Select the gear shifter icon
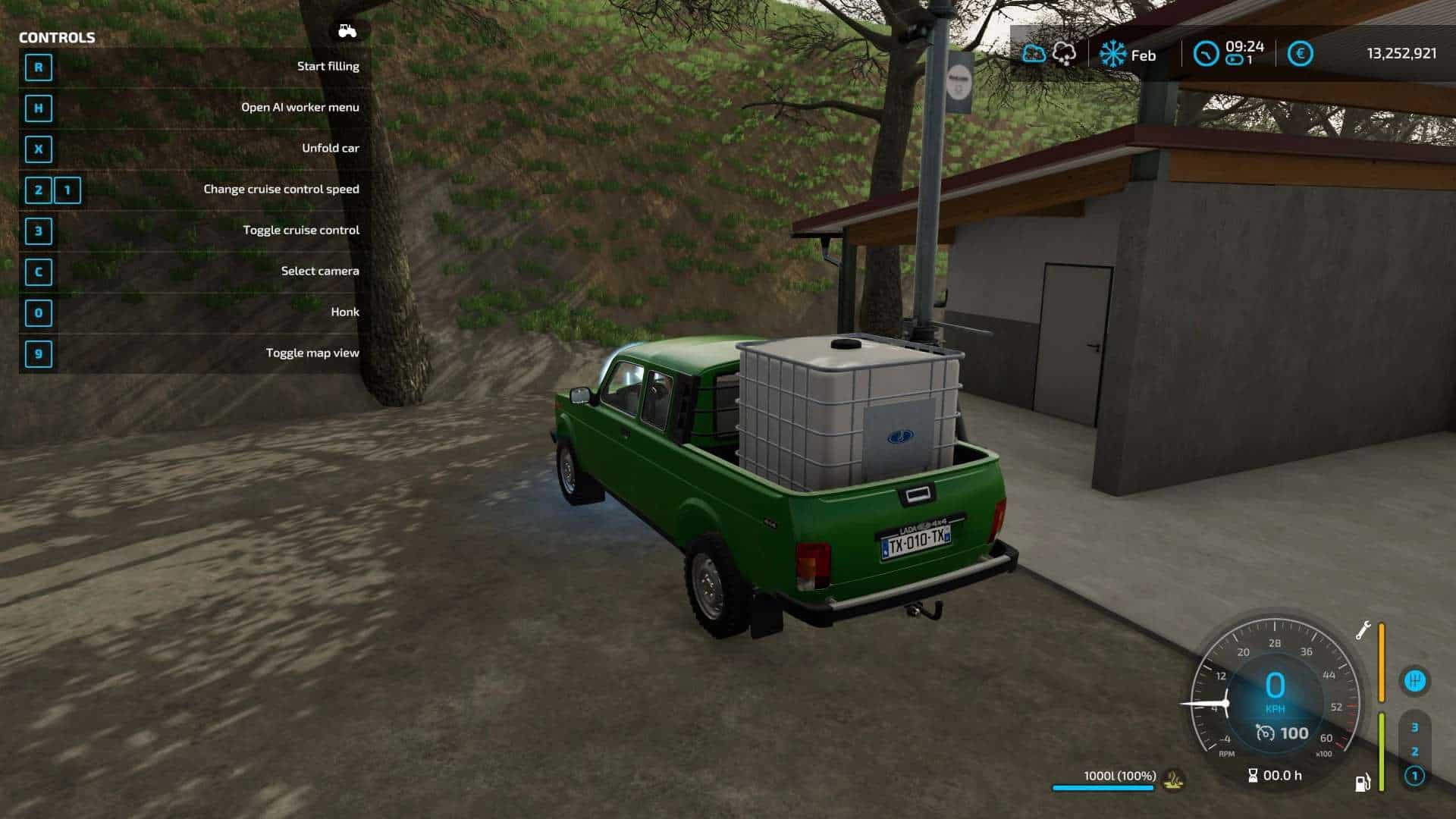Image resolution: width=1456 pixels, height=819 pixels. 1414,680
